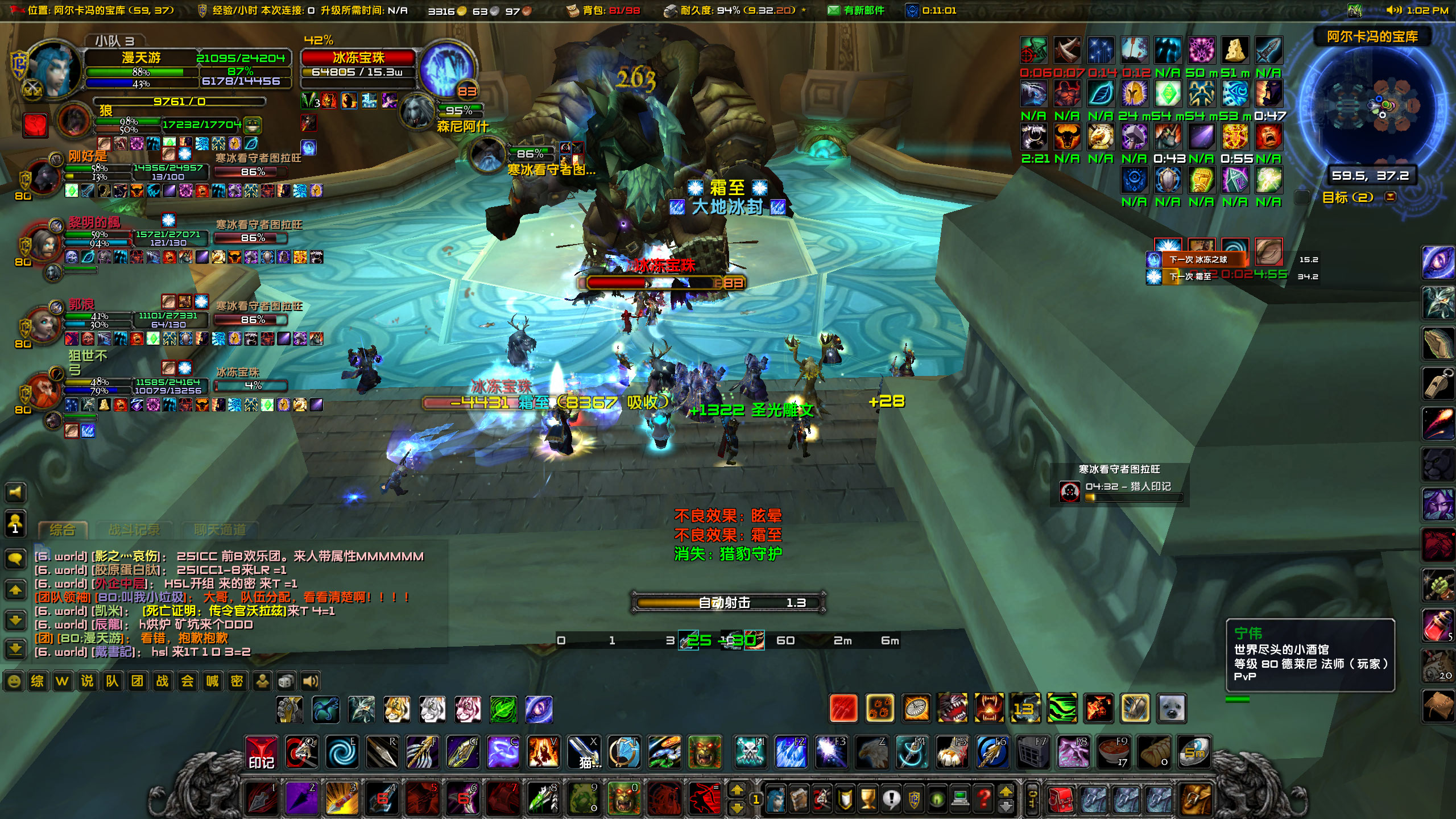Open character info via the portrait icon
The image size is (1456, 819).
[776, 800]
